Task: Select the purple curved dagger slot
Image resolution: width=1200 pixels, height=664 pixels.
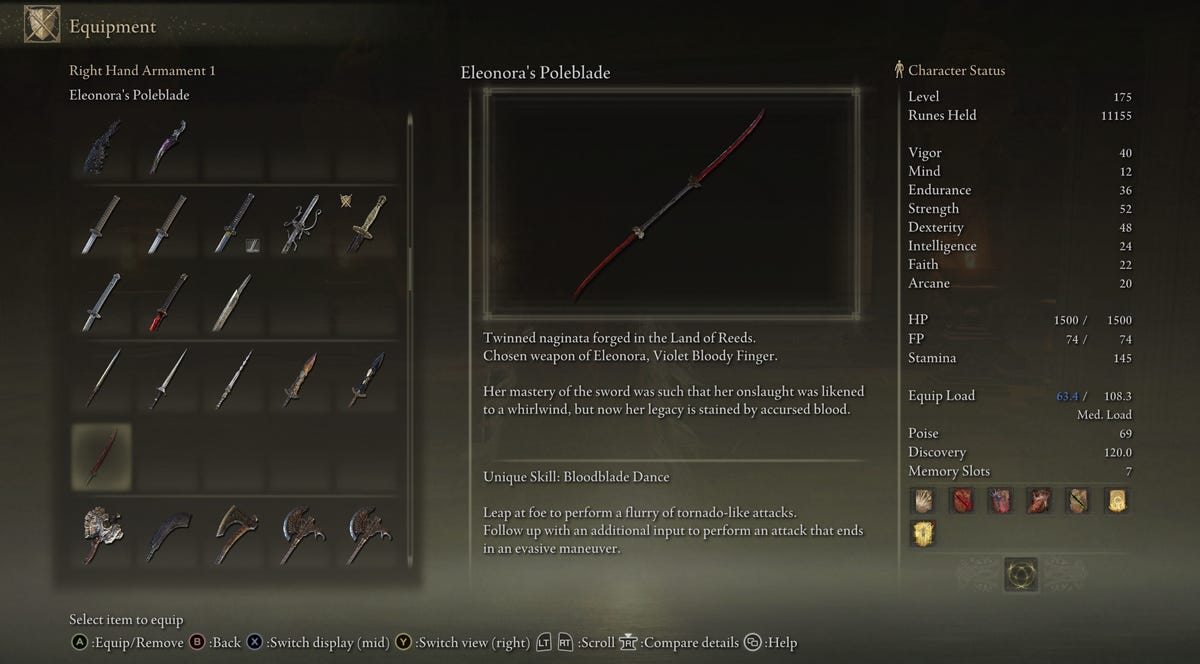Action: [167, 148]
